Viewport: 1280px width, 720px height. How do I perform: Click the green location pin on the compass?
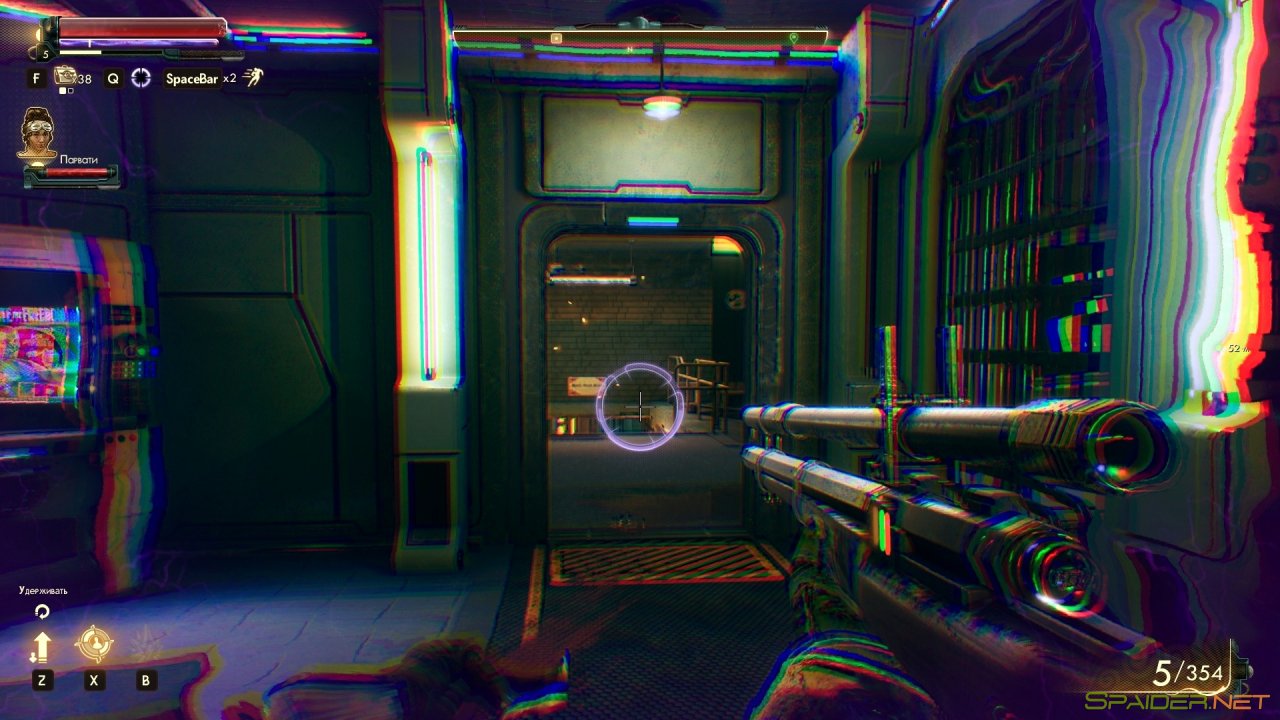(793, 39)
